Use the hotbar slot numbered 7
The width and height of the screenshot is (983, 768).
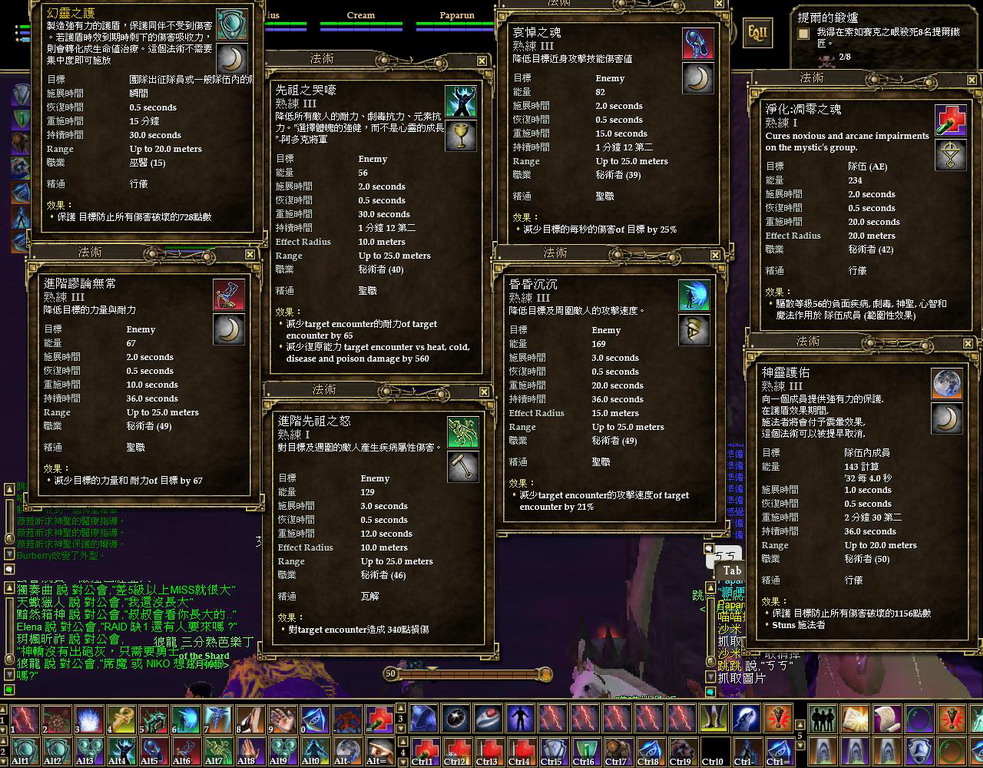[x=217, y=718]
